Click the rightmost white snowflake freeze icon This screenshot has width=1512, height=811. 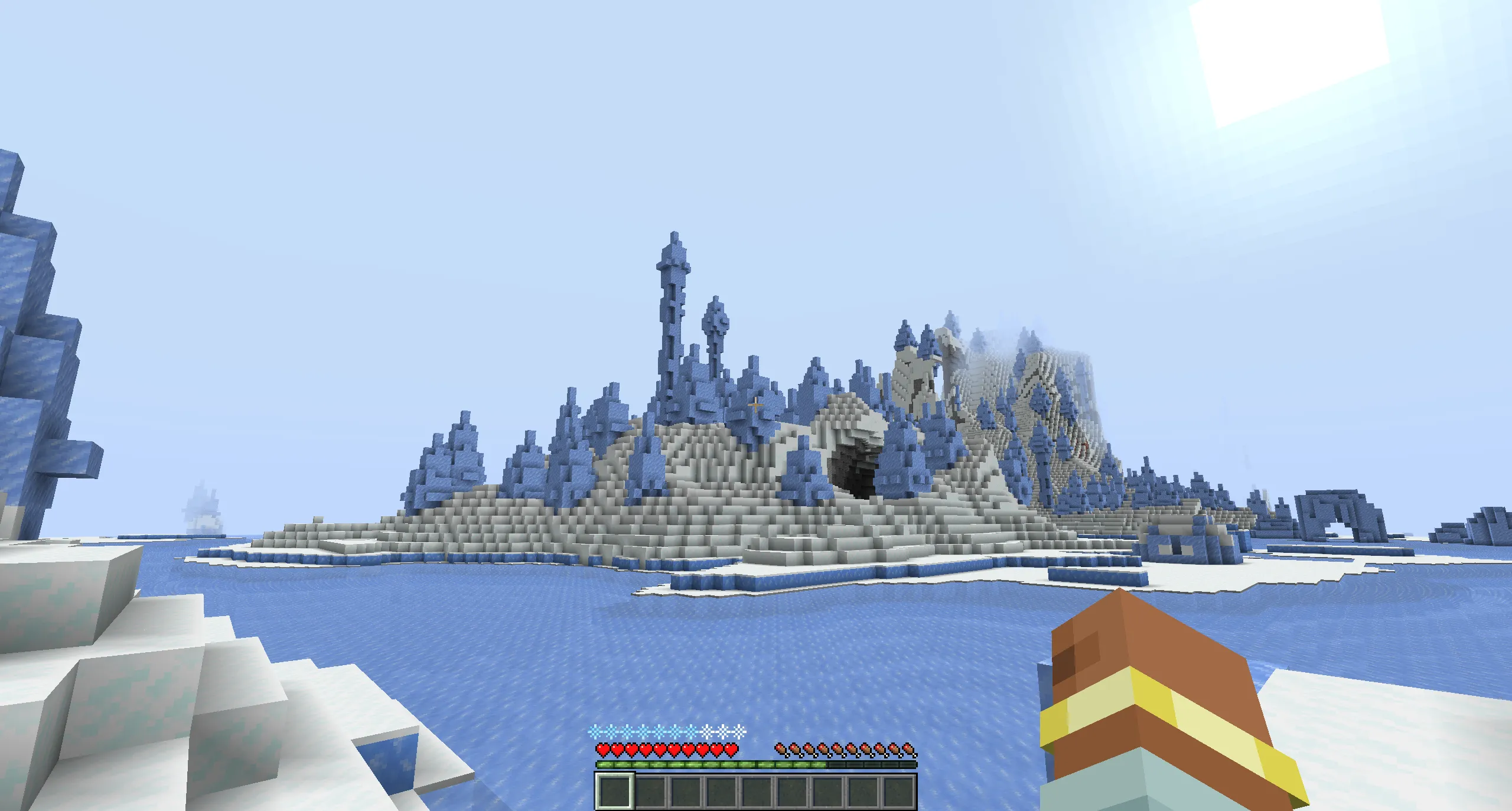tap(738, 732)
